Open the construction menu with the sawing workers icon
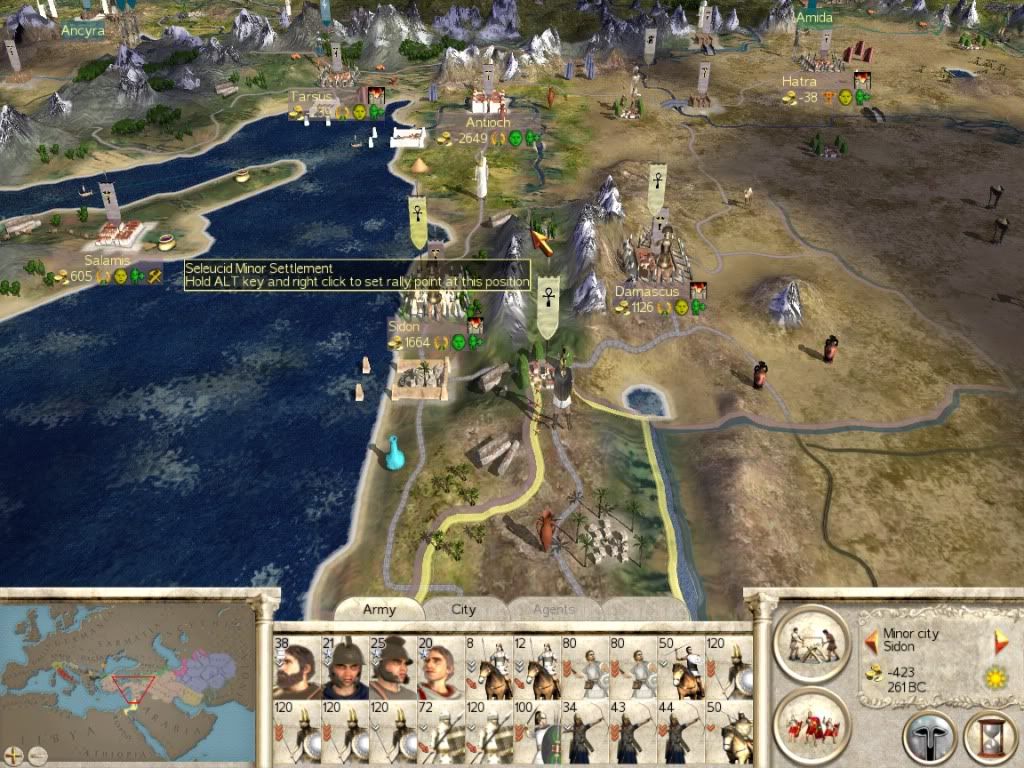1024x768 pixels. click(x=811, y=642)
